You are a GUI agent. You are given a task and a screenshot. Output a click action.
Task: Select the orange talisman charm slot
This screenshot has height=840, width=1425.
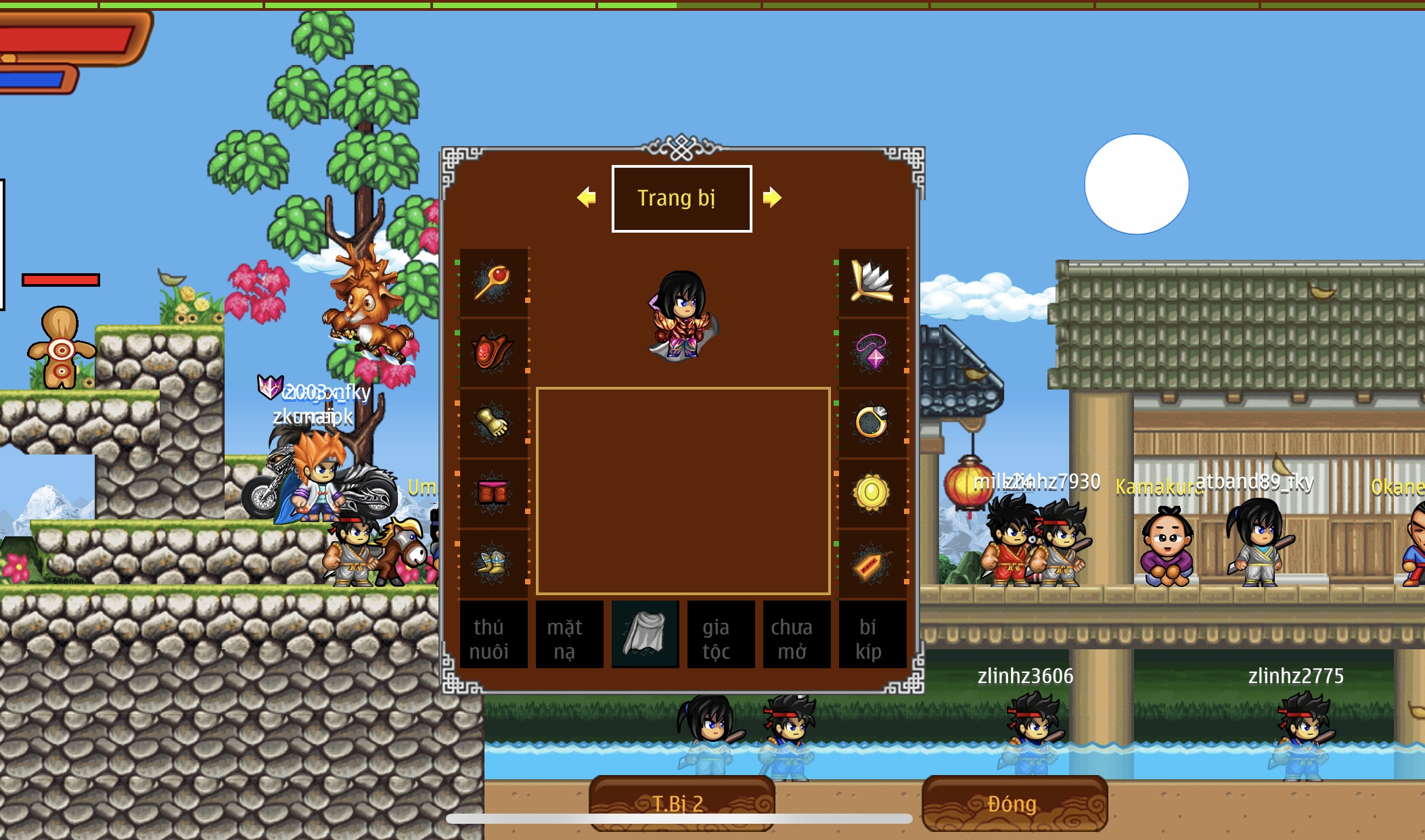click(872, 563)
